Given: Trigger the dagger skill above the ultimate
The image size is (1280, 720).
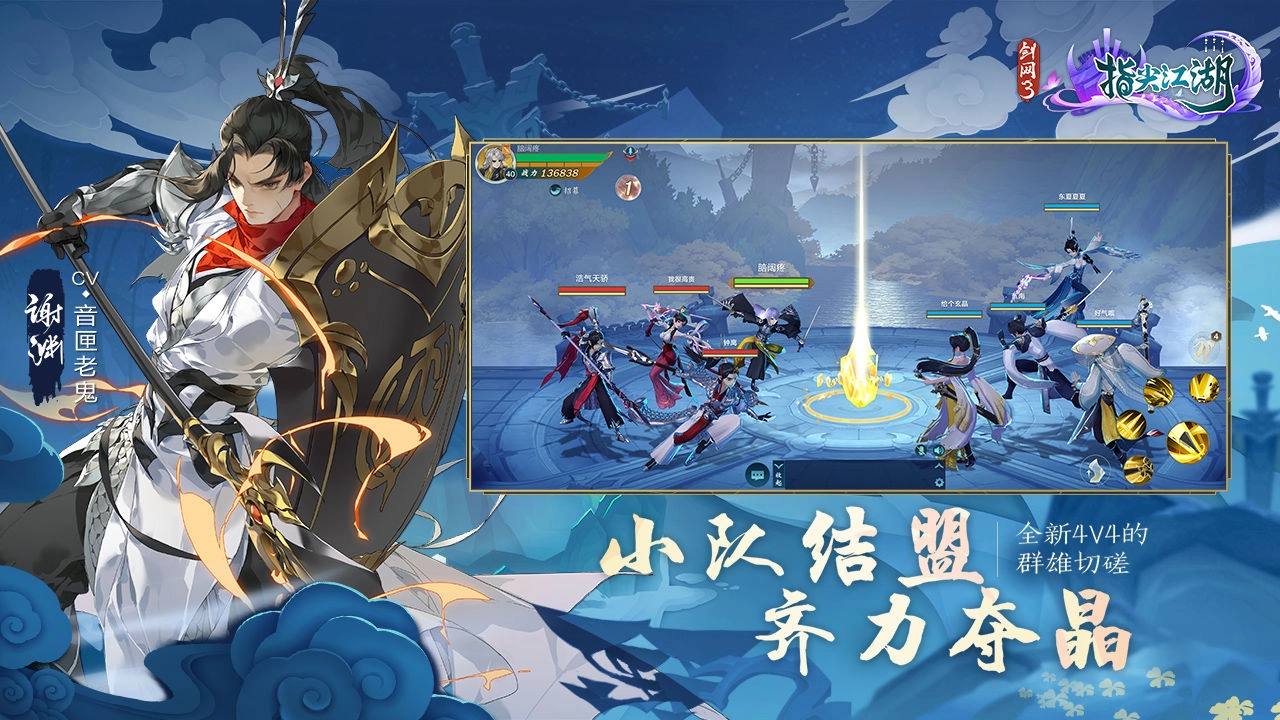Looking at the screenshot, I should (1204, 389).
